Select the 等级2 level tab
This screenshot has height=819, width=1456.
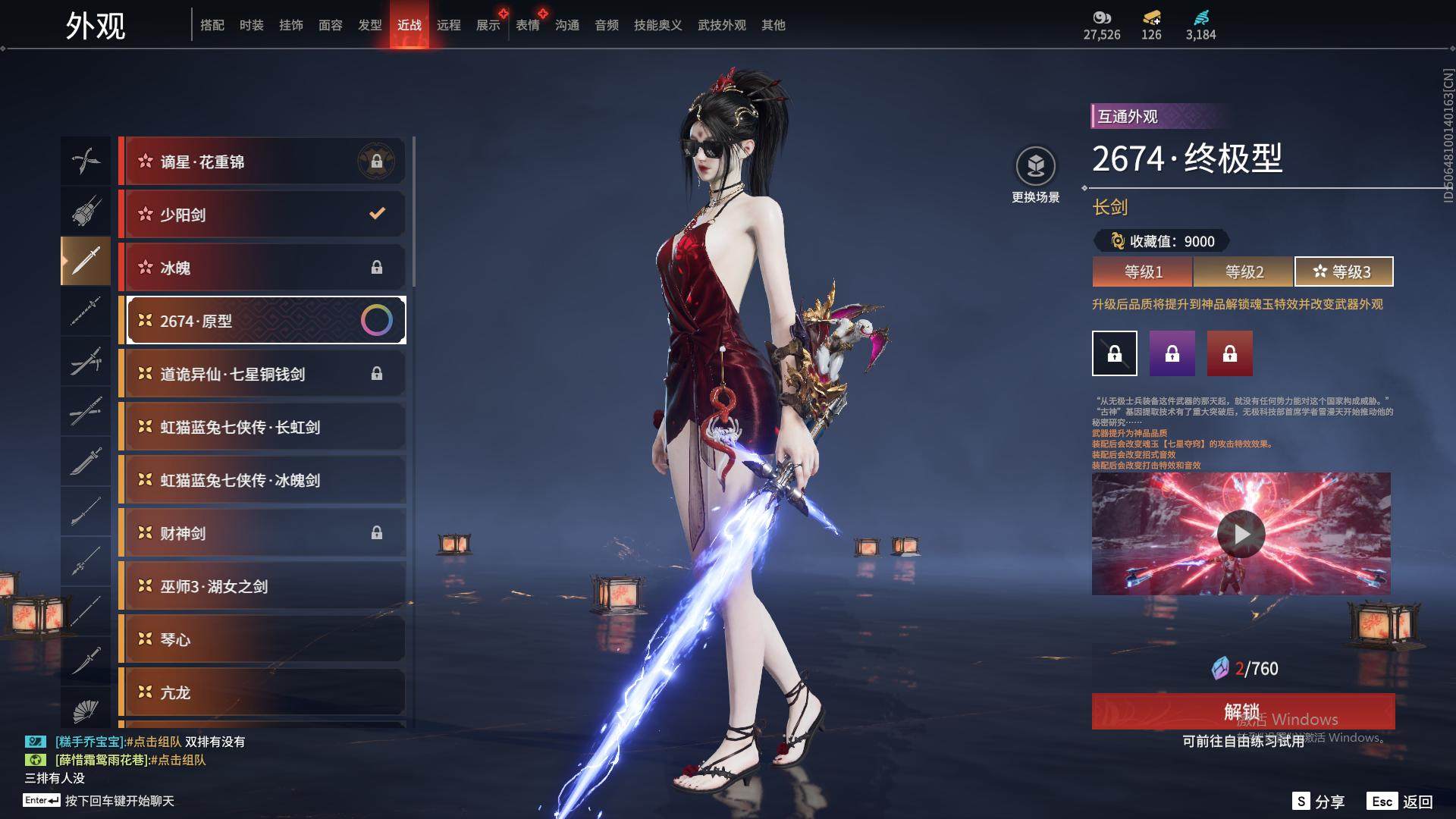click(1244, 271)
